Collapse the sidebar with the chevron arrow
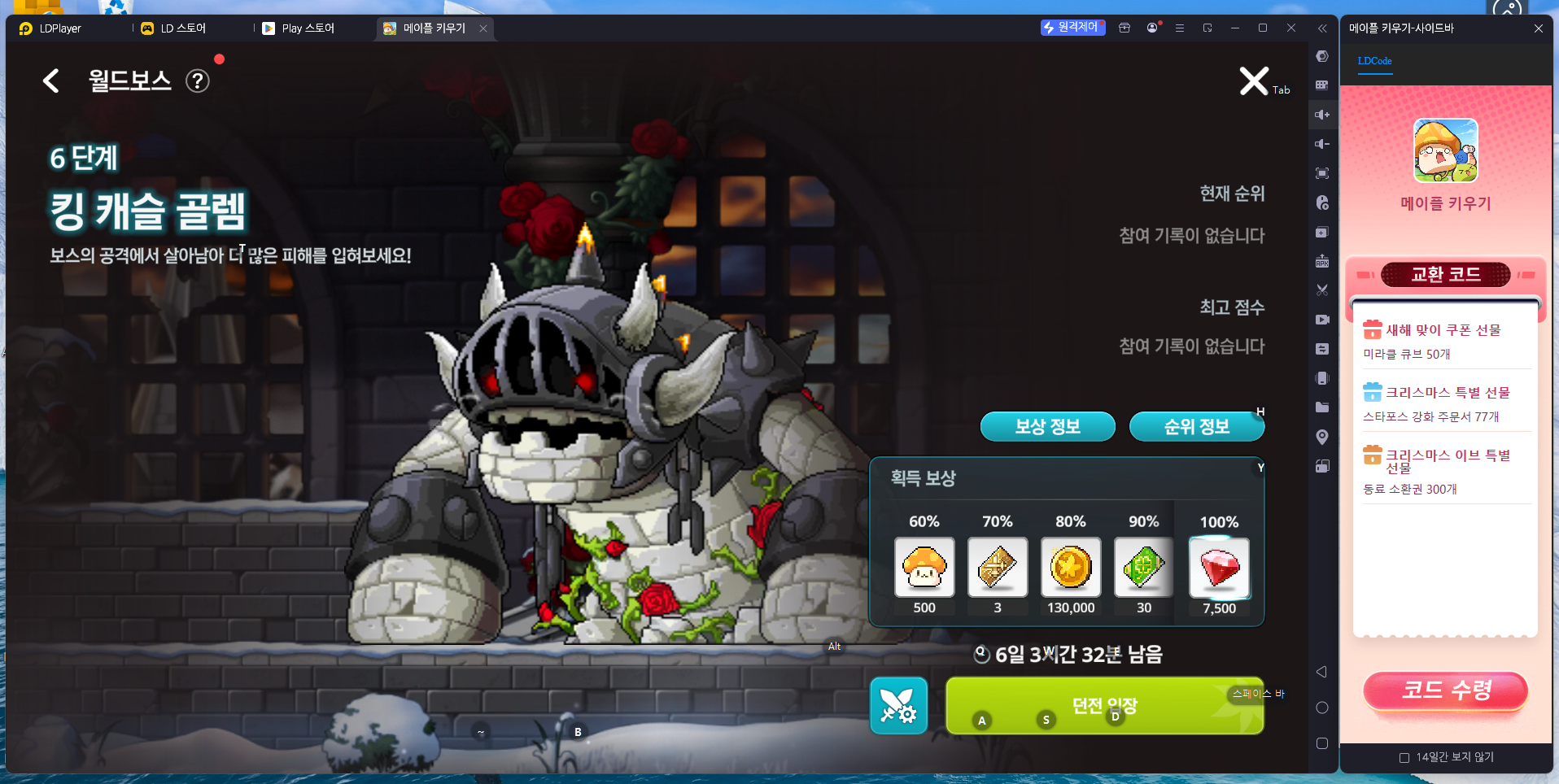Screen dimensions: 1559x784 (1321, 28)
